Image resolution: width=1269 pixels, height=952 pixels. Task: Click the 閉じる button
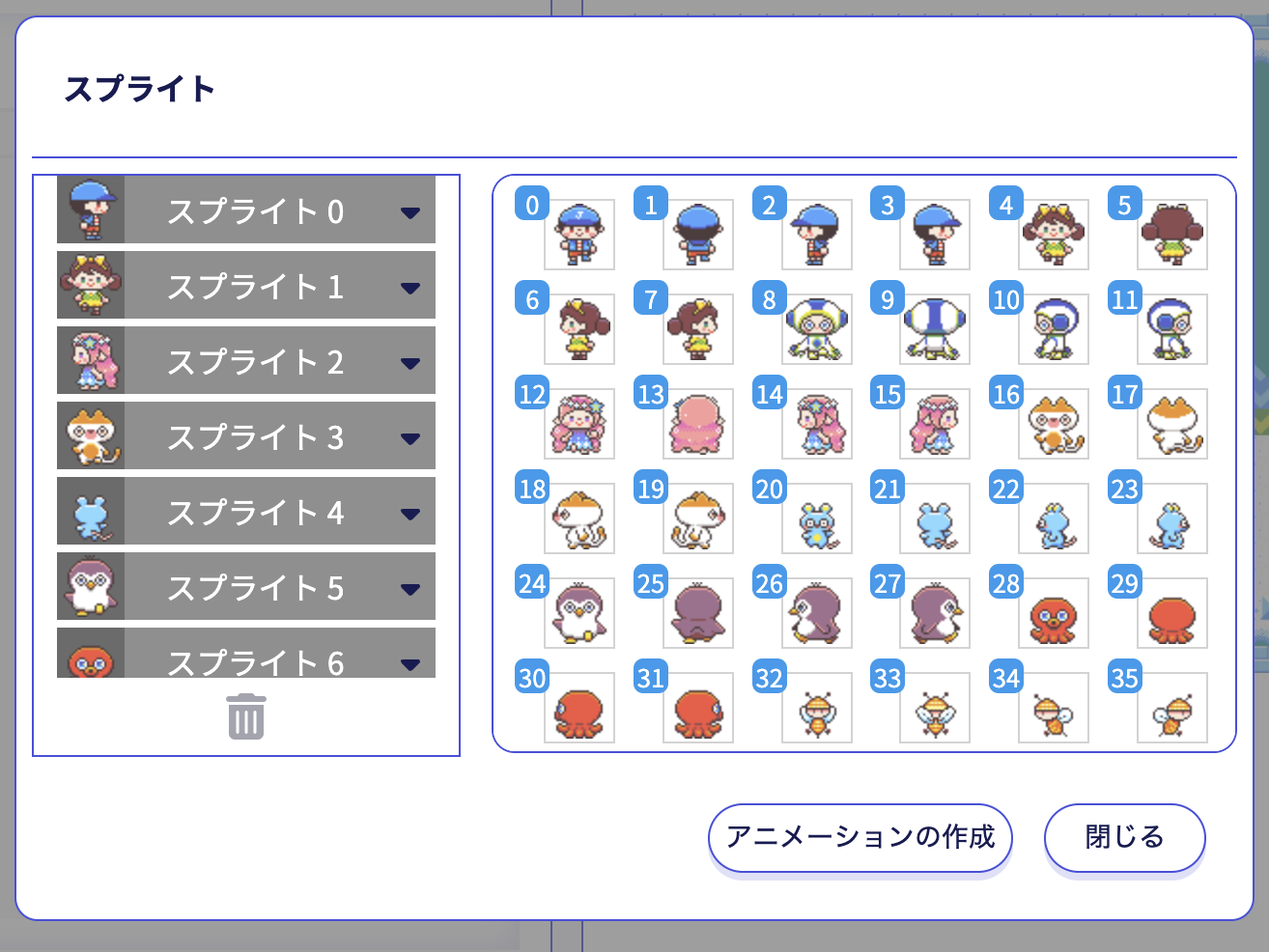[x=1123, y=838]
